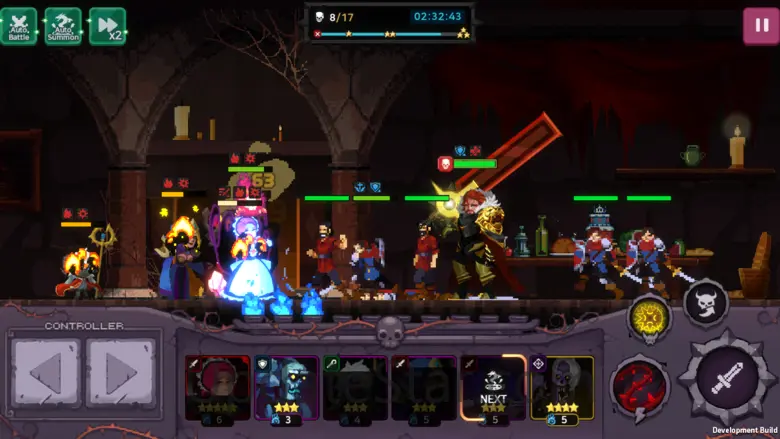The height and width of the screenshot is (439, 780).
Task: Pick the darkened staff unit card costing 4
Action: 355,388
